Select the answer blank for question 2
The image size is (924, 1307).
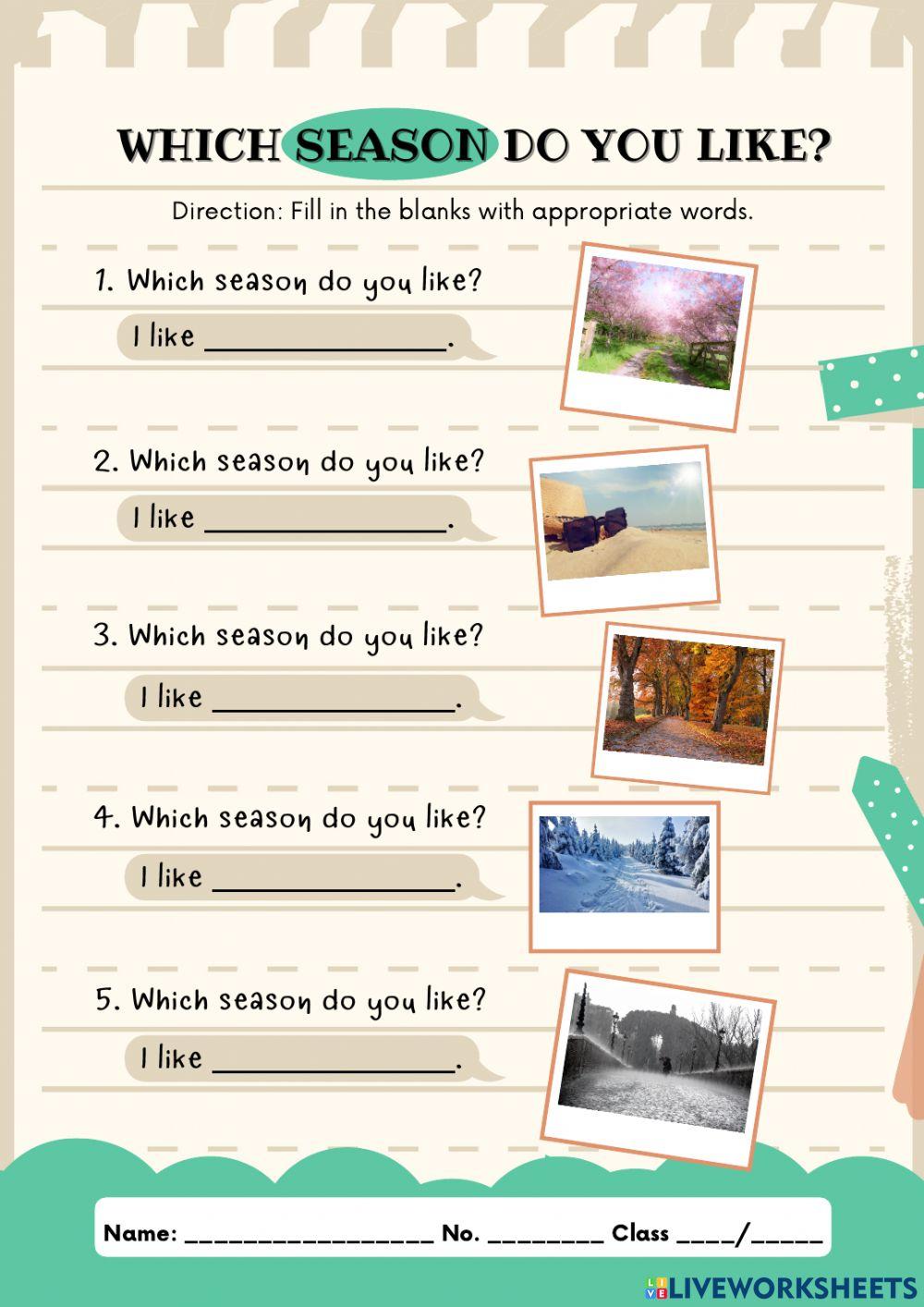click(325, 519)
